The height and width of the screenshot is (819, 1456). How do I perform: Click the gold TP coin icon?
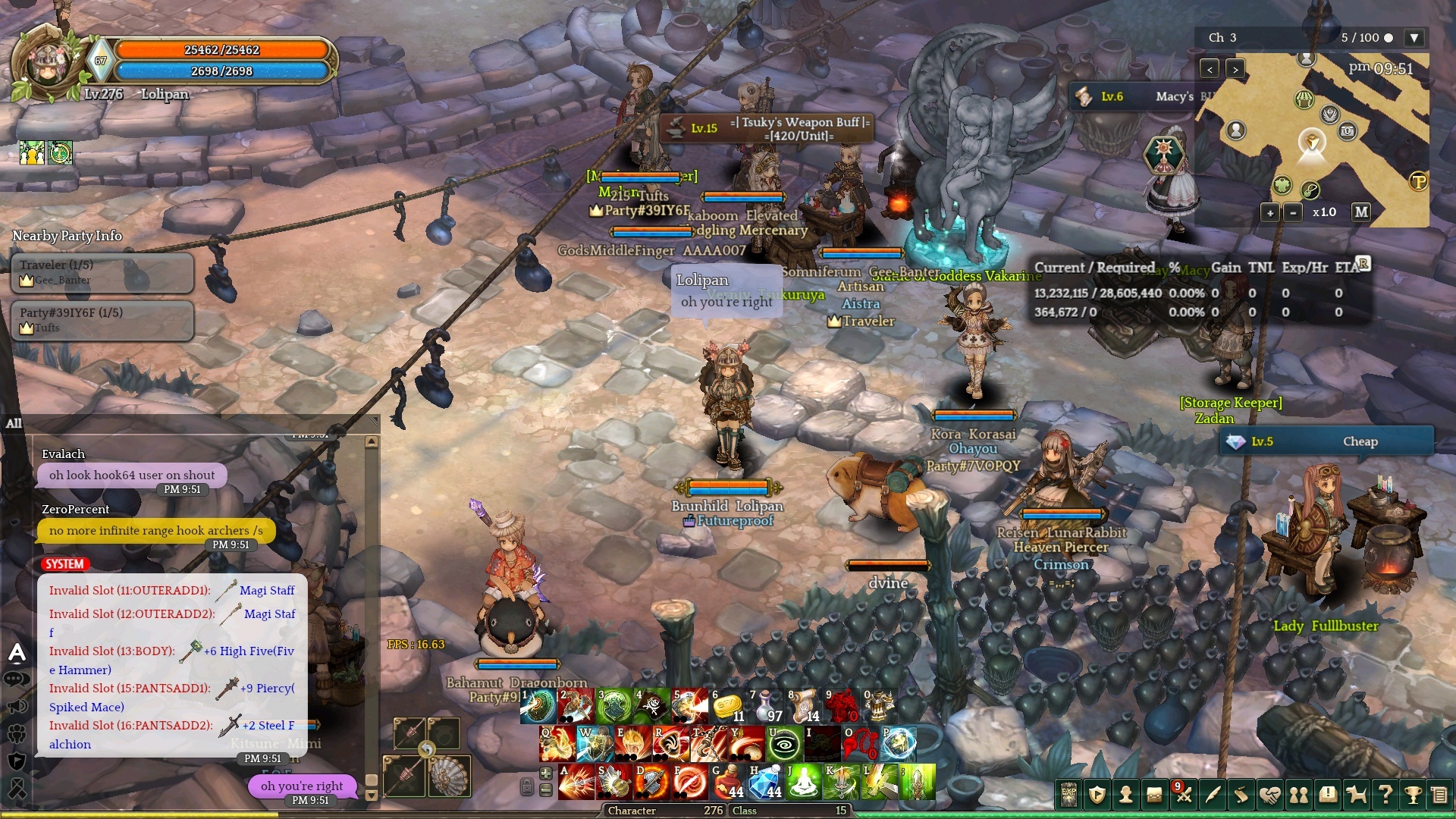[x=1418, y=182]
